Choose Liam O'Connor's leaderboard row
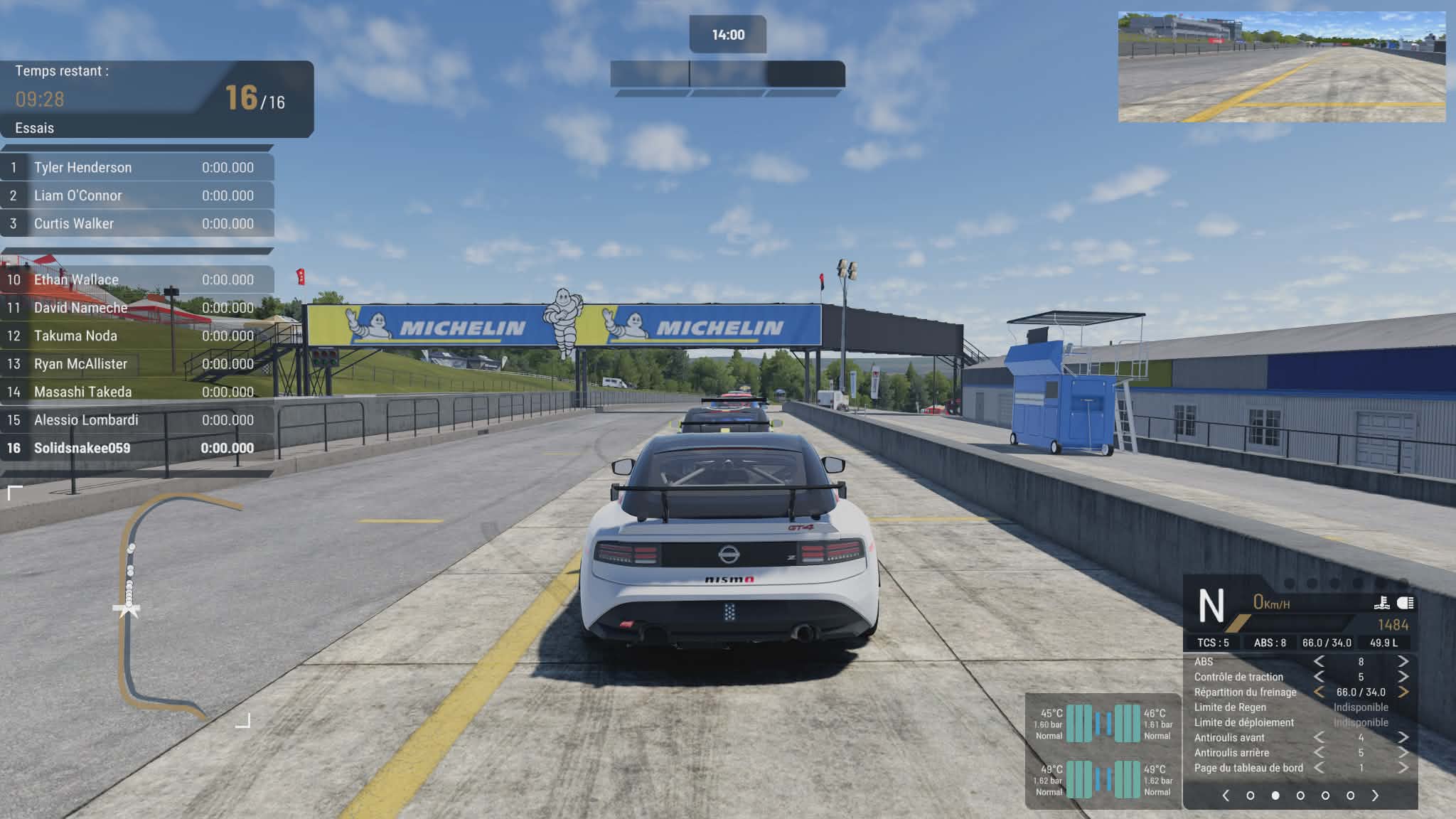 [x=136, y=196]
